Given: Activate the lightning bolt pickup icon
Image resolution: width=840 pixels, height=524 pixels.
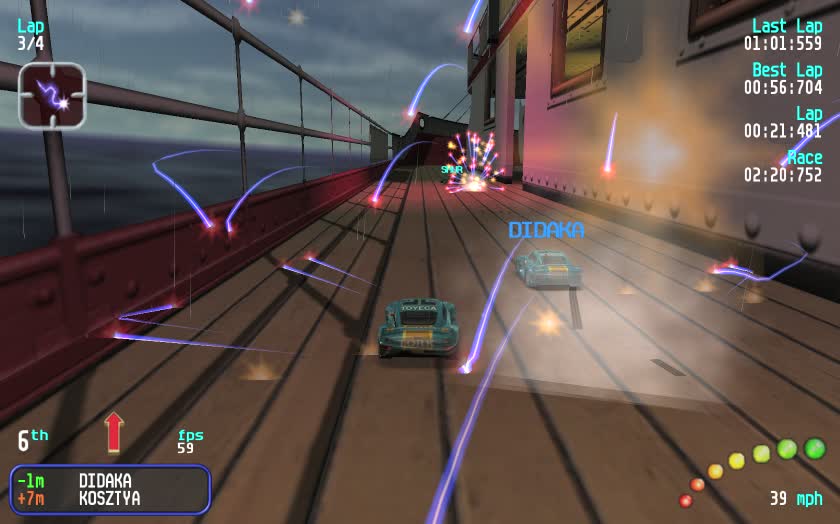Looking at the screenshot, I should [x=51, y=96].
